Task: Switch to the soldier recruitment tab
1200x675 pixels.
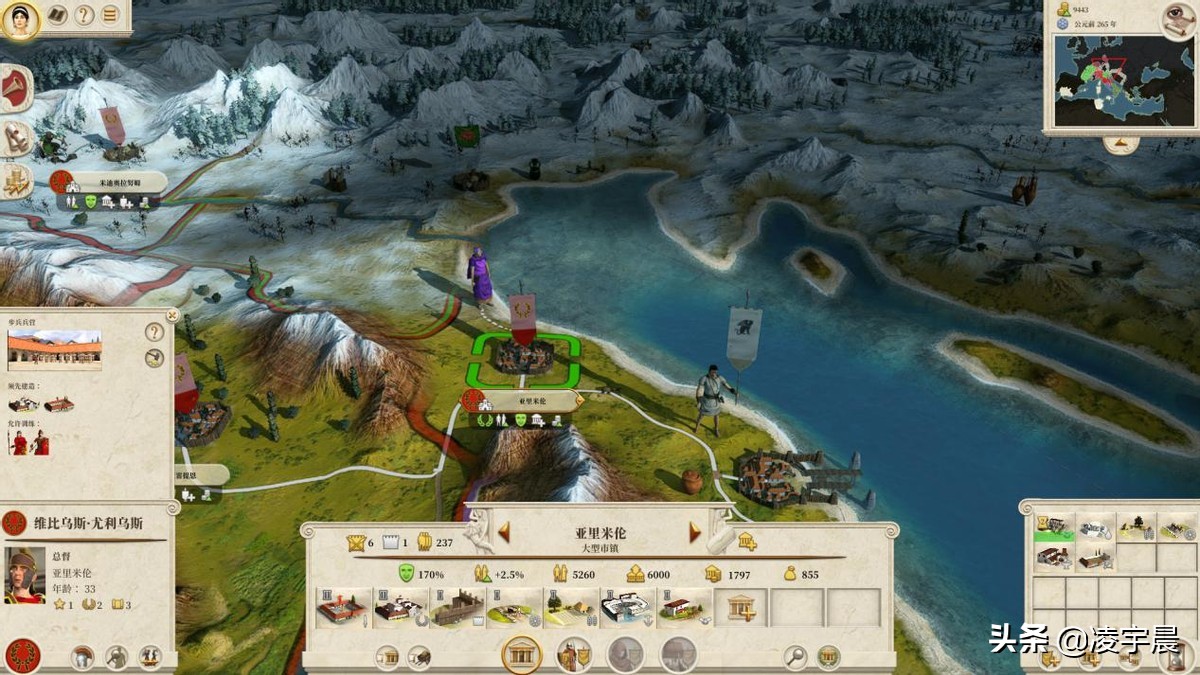Action: coord(574,655)
